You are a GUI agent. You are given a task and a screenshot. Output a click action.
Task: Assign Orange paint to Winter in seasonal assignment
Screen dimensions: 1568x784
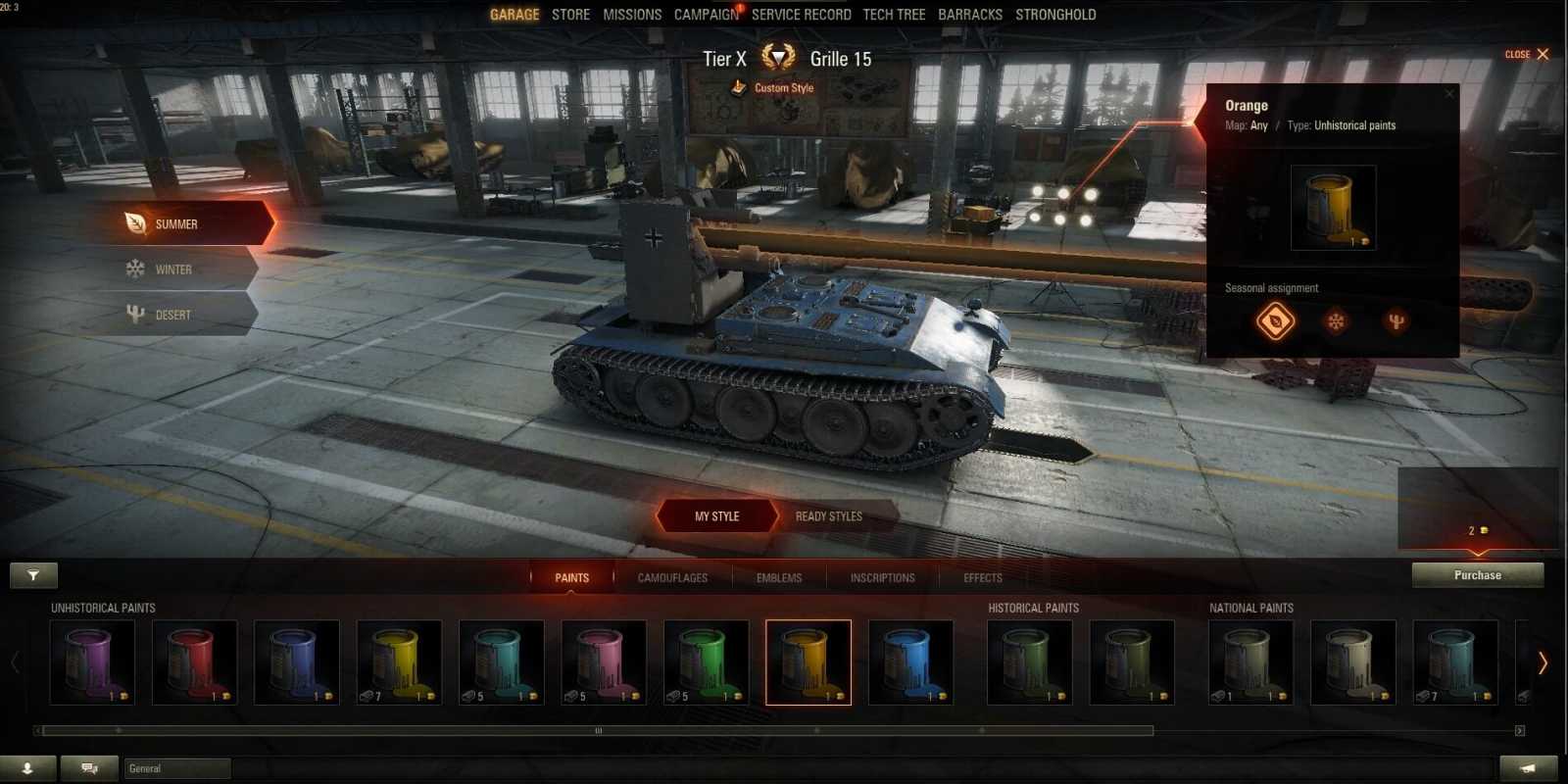1335,320
